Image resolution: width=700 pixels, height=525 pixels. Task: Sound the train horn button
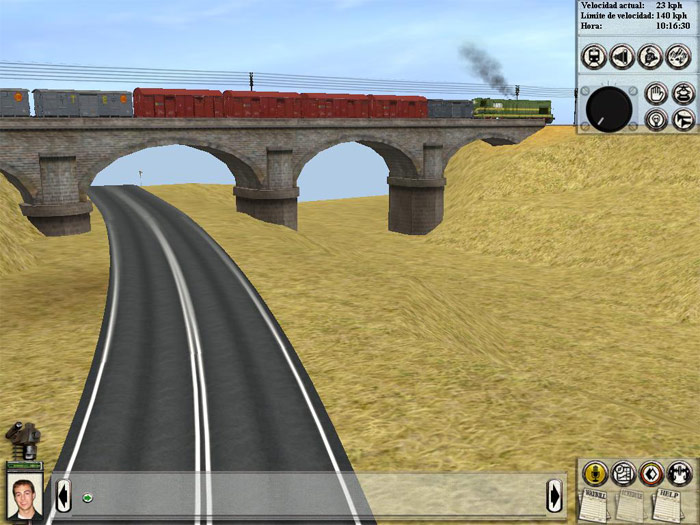coord(683,120)
